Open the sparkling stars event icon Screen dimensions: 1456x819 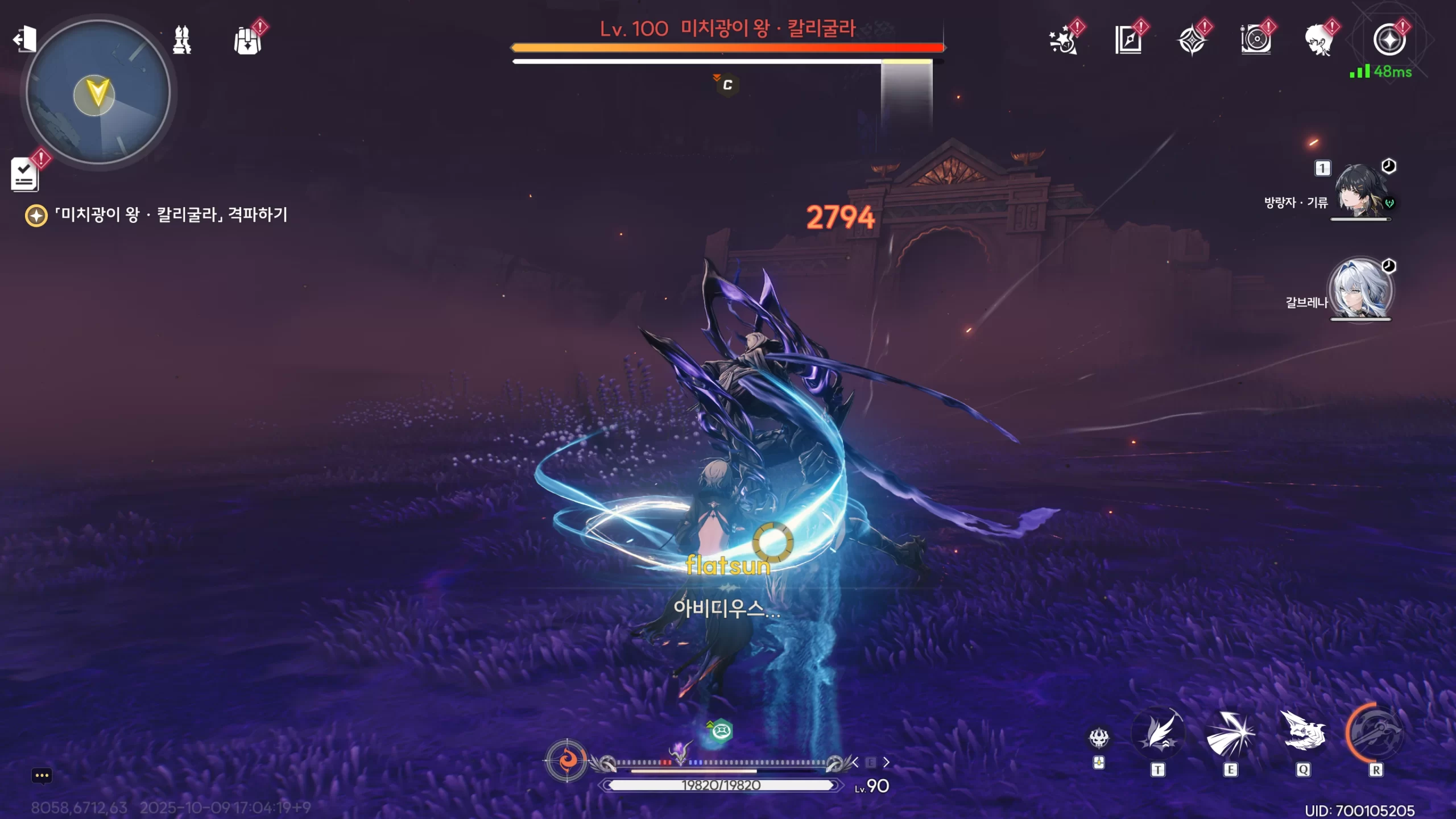[x=1063, y=40]
